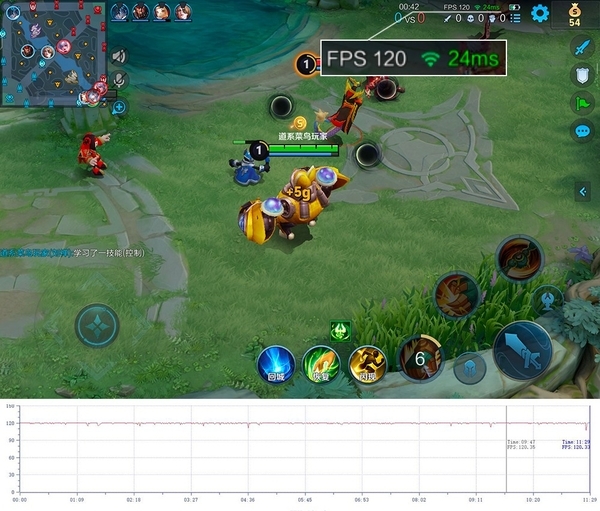The width and height of the screenshot is (600, 511).
Task: Select the skill showing cooldown 6
Action: tap(421, 357)
